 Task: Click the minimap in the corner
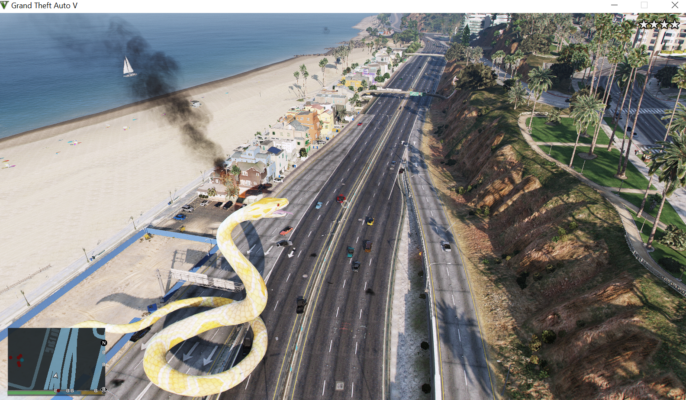pyautogui.click(x=56, y=359)
